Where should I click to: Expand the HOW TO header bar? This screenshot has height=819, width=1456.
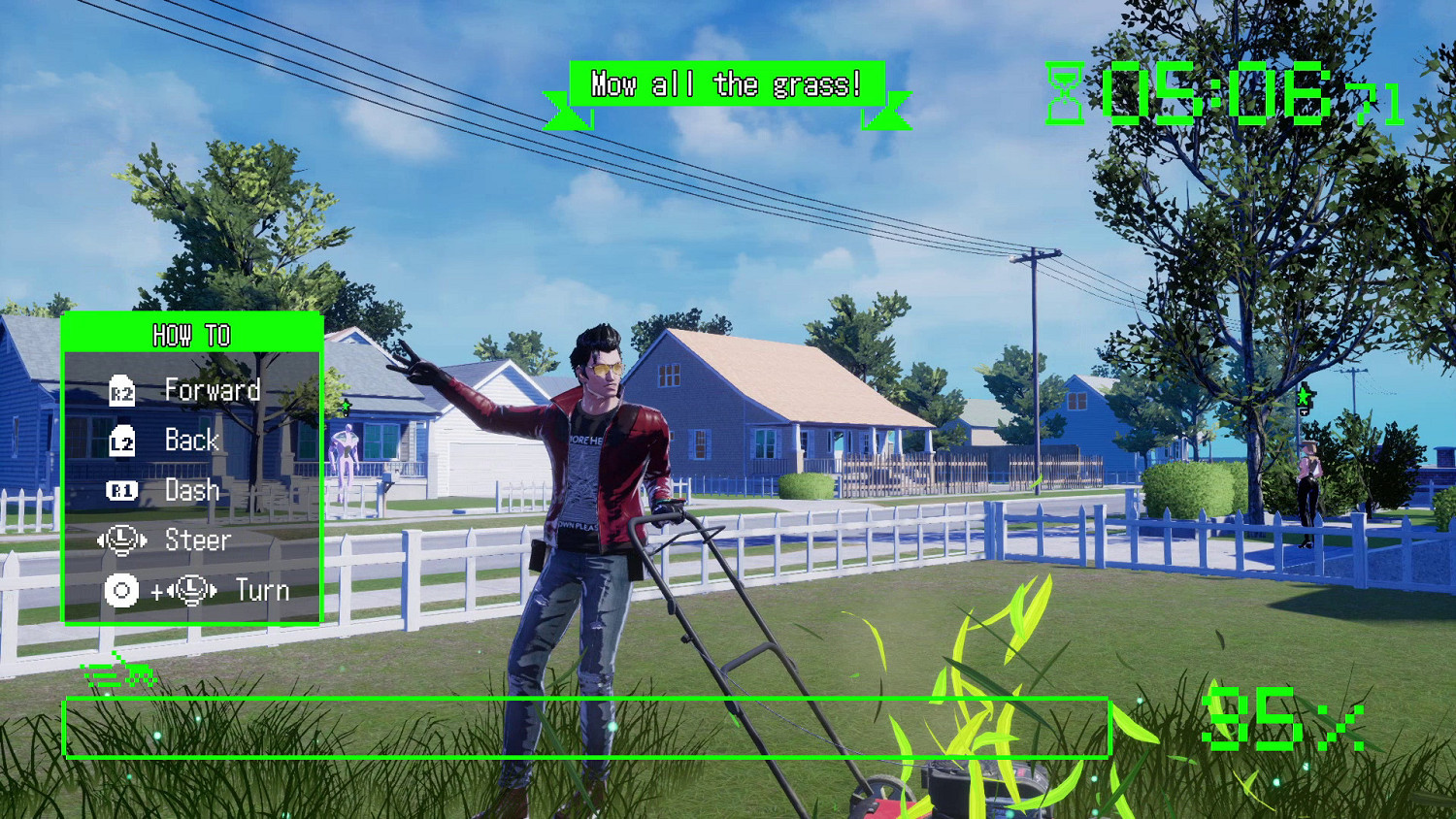(192, 335)
